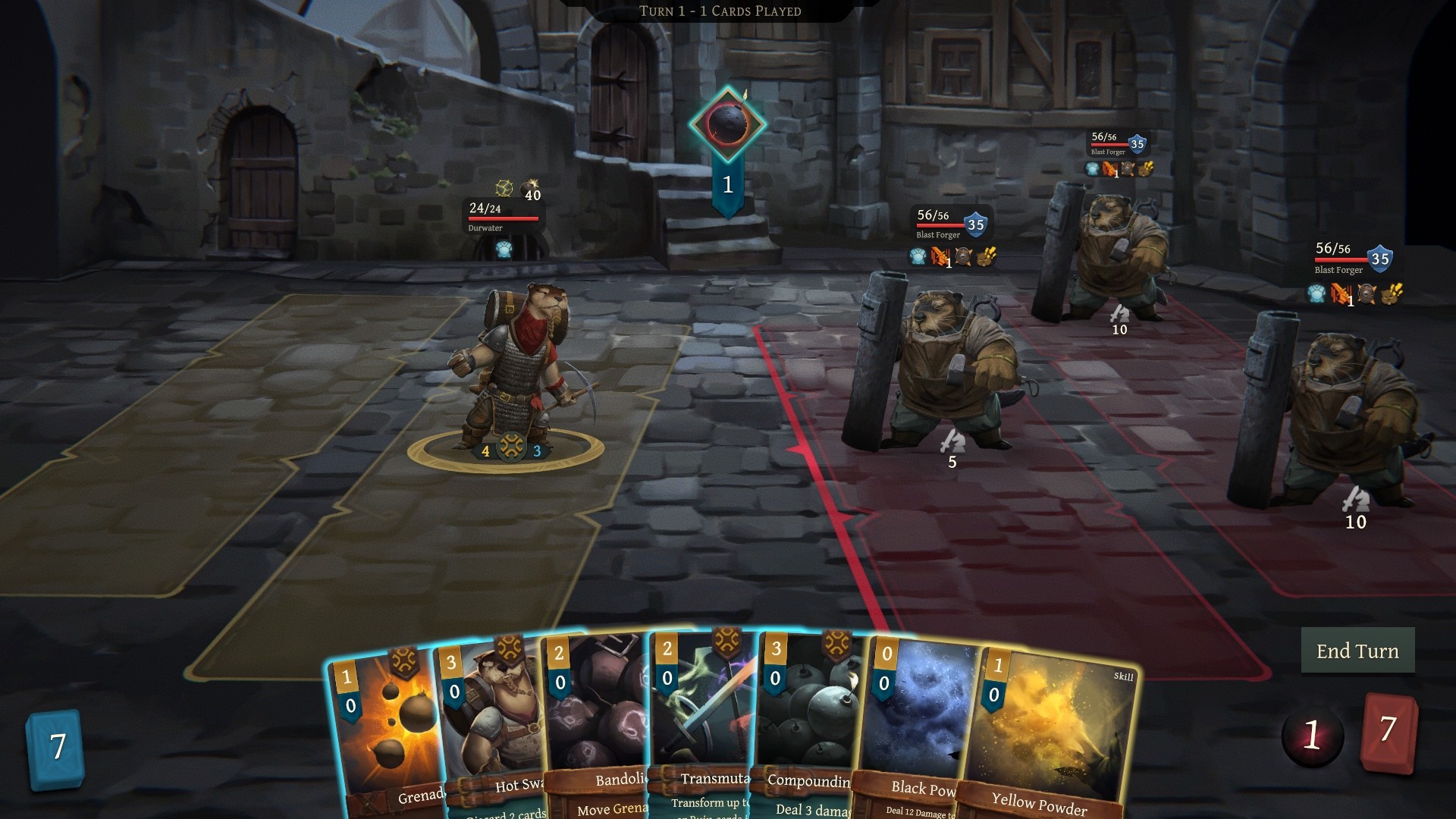Click the 35 shield armor value on a Blast Forger
The width and height of the screenshot is (1456, 819).
pos(977,224)
